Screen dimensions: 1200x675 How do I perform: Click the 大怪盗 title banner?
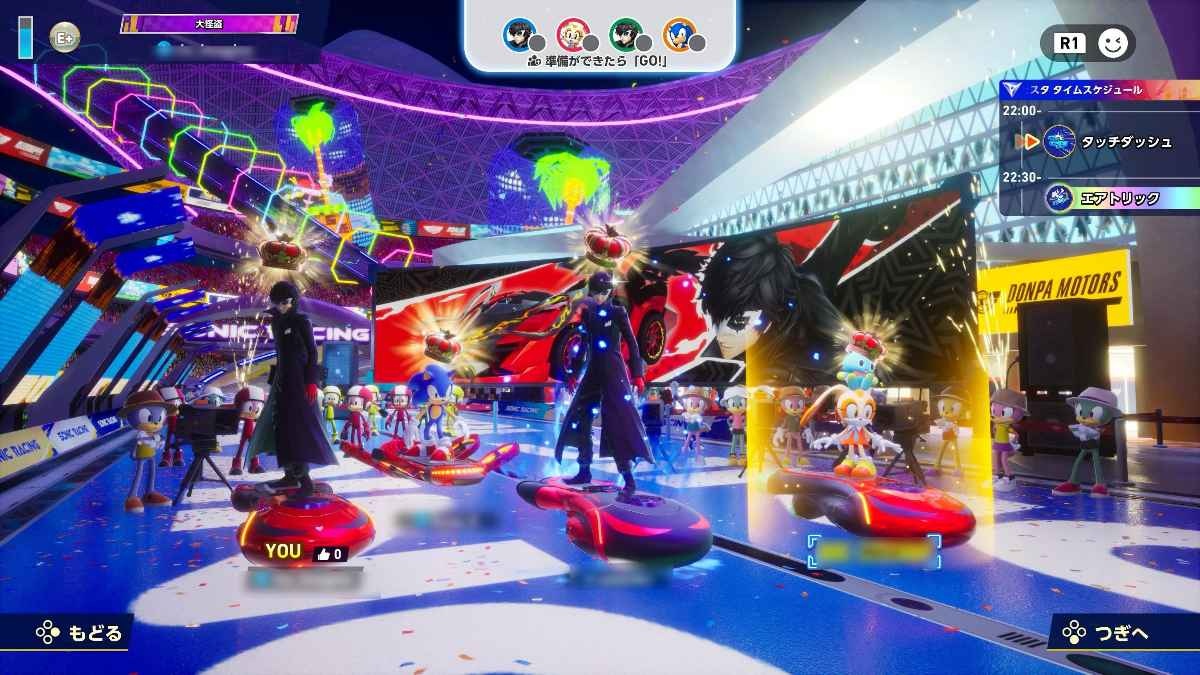pyautogui.click(x=209, y=23)
